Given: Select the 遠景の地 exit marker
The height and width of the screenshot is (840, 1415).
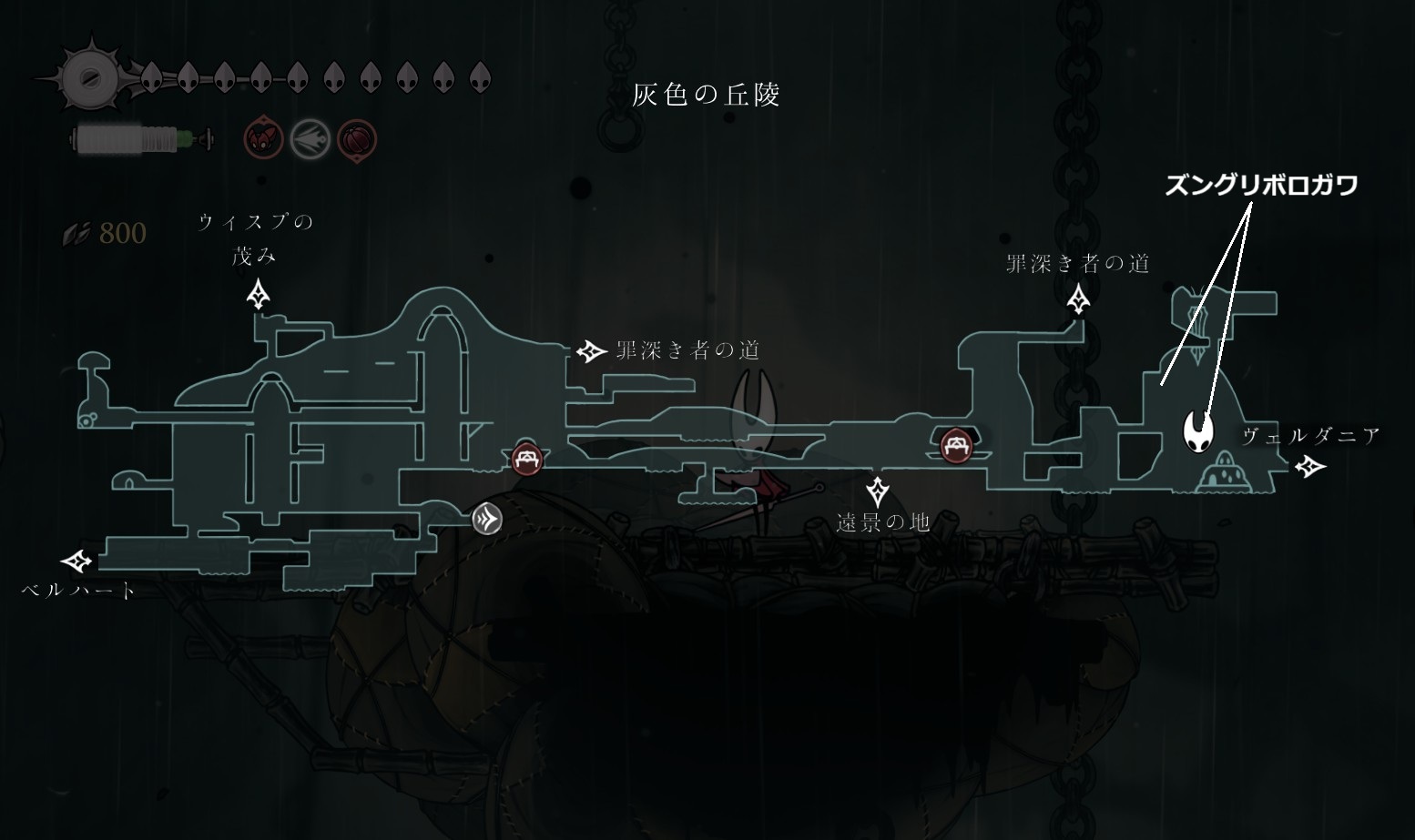Looking at the screenshot, I should [878, 491].
